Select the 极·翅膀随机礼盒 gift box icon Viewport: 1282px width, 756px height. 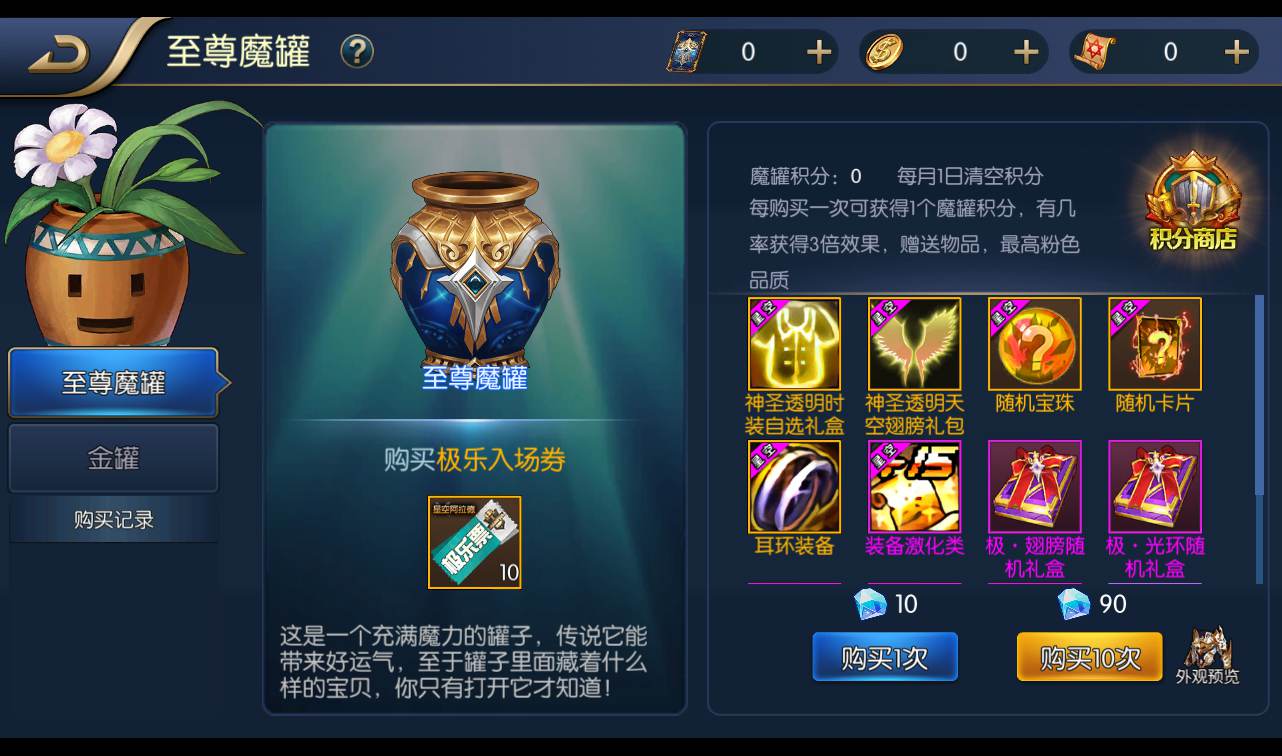pyautogui.click(x=1034, y=486)
